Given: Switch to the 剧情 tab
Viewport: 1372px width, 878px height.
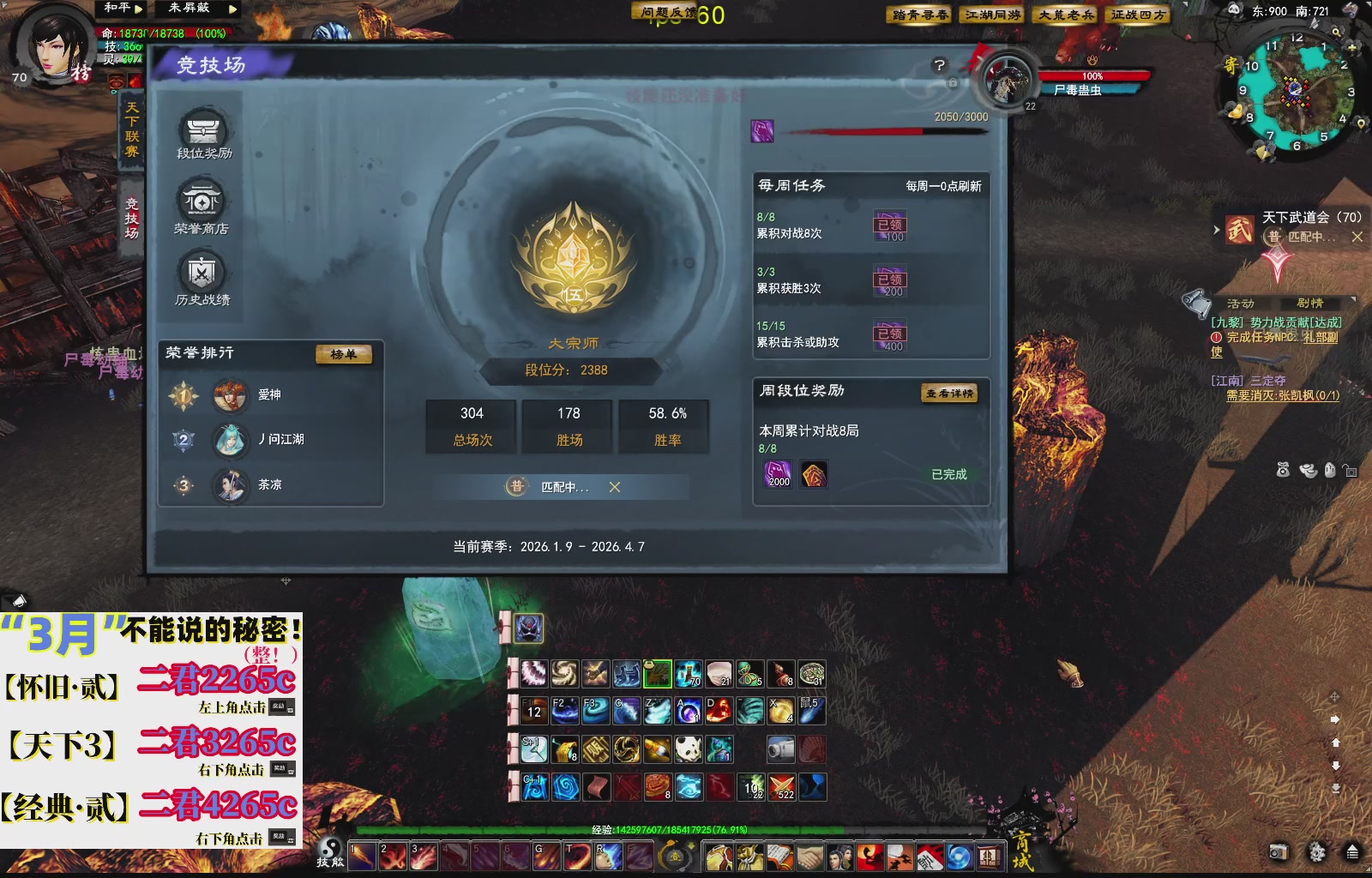Looking at the screenshot, I should (1310, 303).
